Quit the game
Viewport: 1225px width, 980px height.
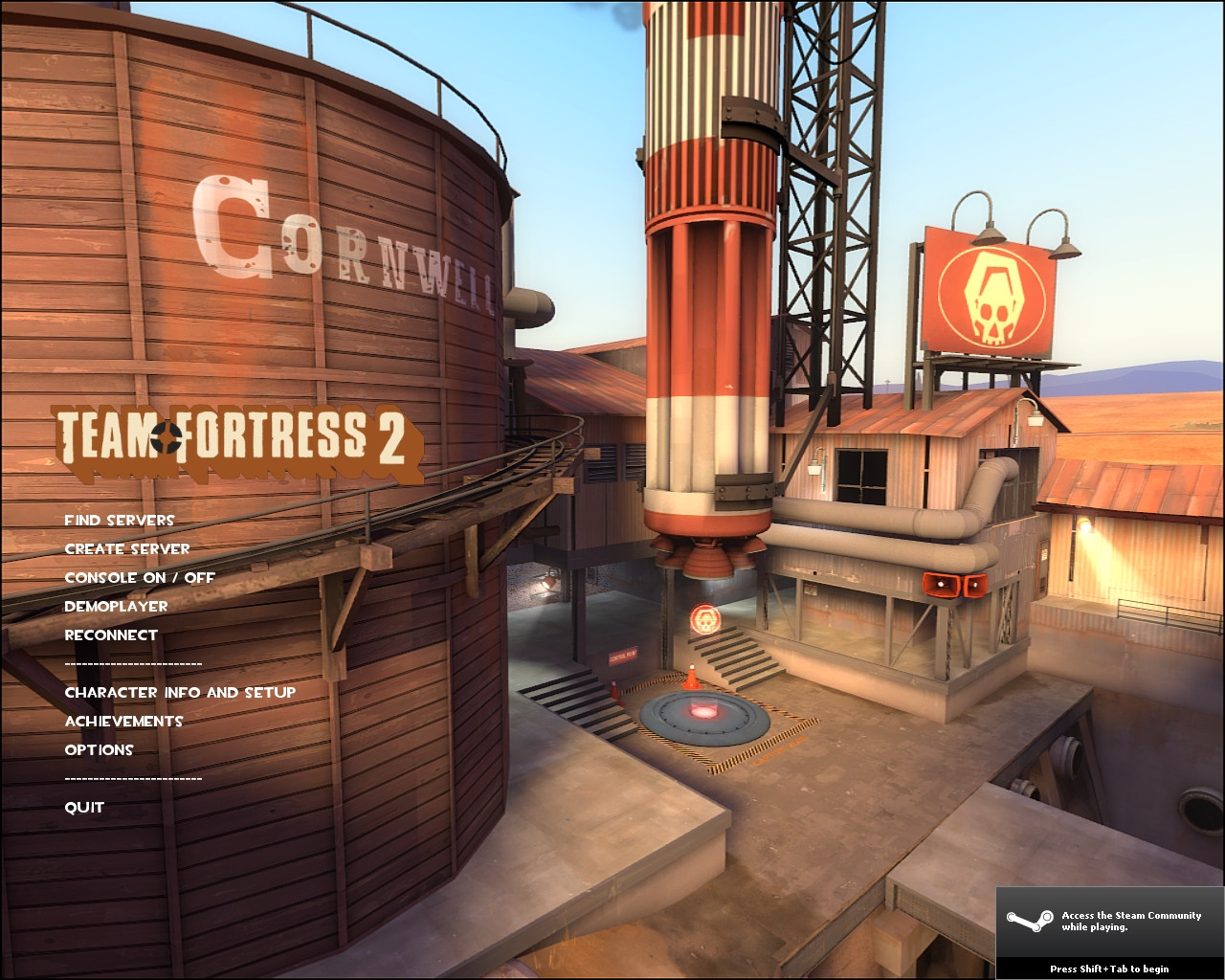pos(83,807)
